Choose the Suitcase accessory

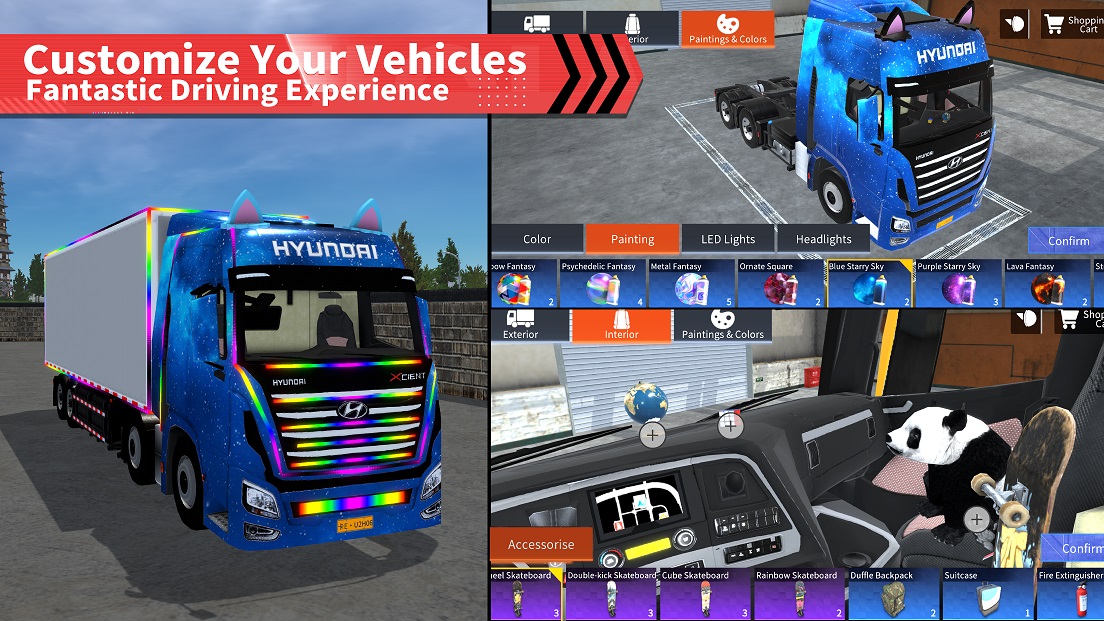click(x=988, y=594)
